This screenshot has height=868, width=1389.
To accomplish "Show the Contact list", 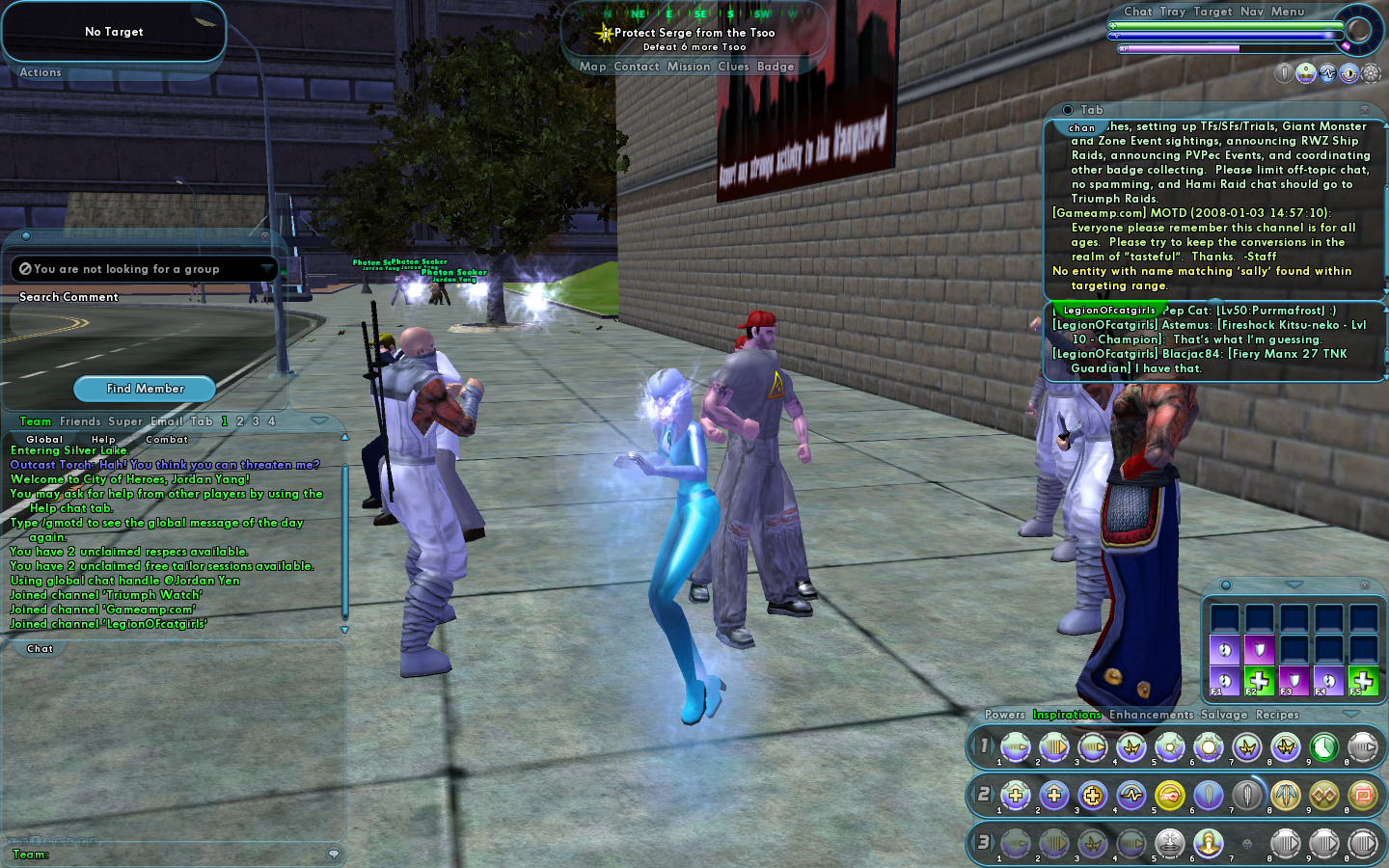I will [637, 67].
